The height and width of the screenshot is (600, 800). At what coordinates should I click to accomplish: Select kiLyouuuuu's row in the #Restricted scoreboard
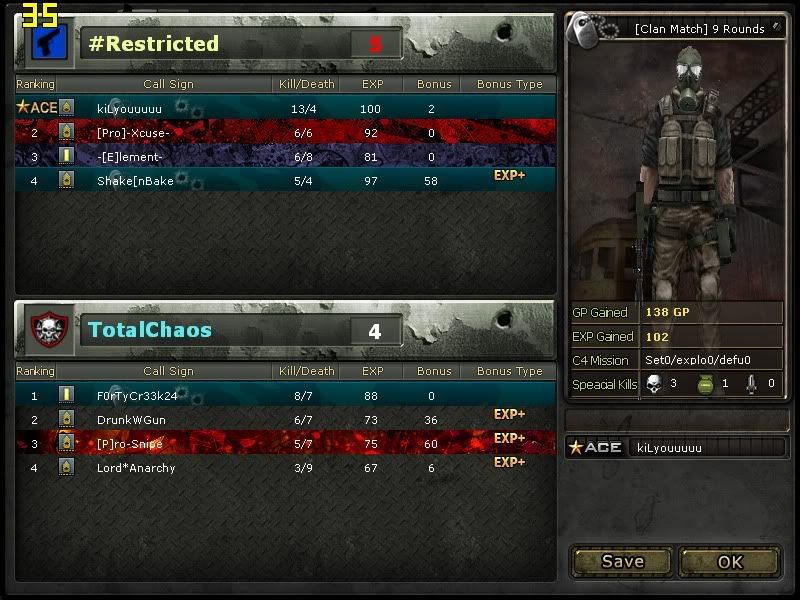pyautogui.click(x=285, y=107)
